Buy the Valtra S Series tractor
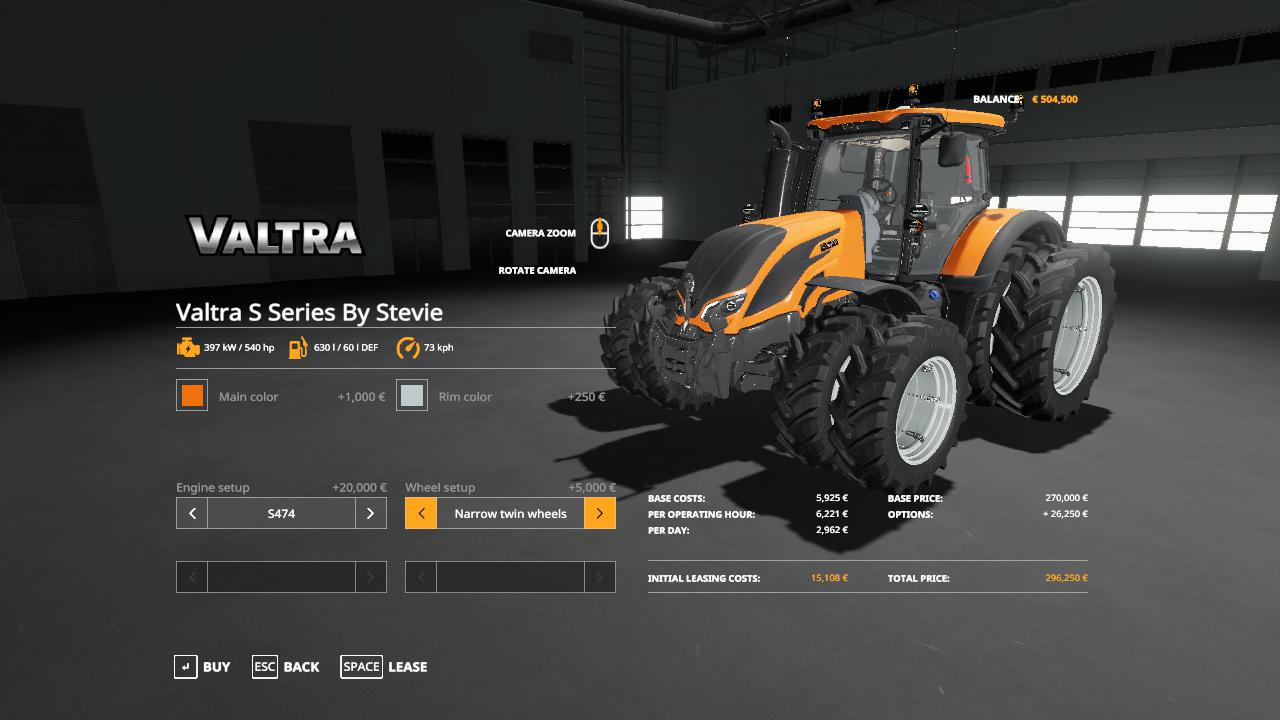The height and width of the screenshot is (720, 1280). (x=202, y=667)
